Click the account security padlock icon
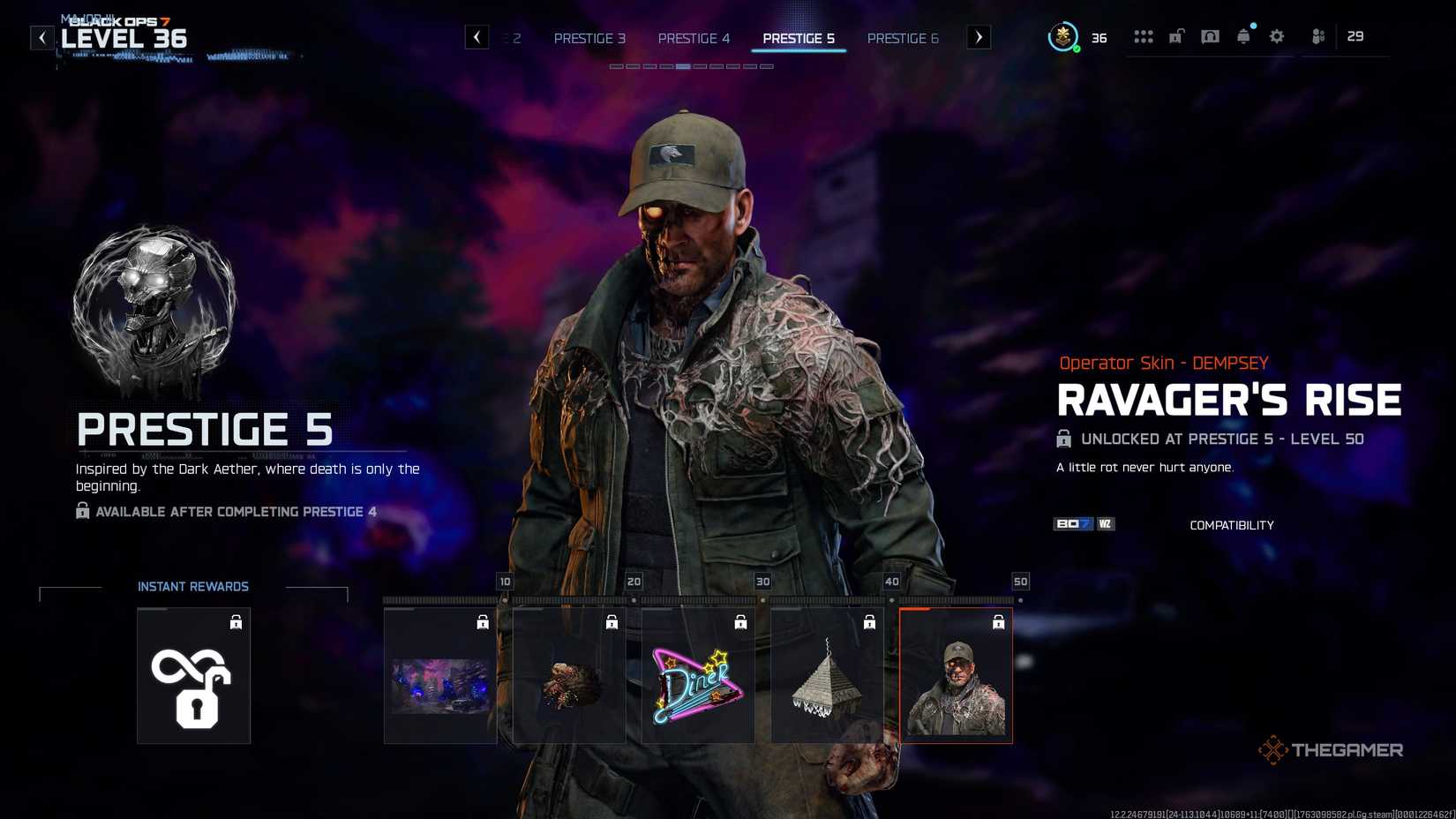Viewport: 1456px width, 819px height. [x=1176, y=36]
